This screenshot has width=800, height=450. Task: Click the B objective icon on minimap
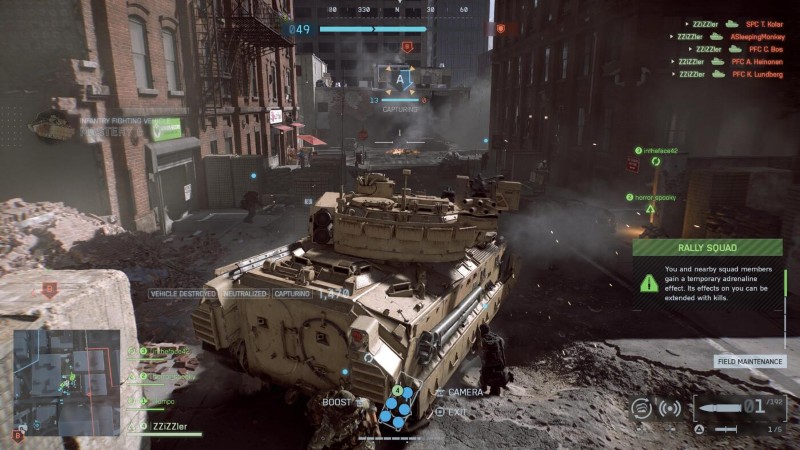click(17, 436)
